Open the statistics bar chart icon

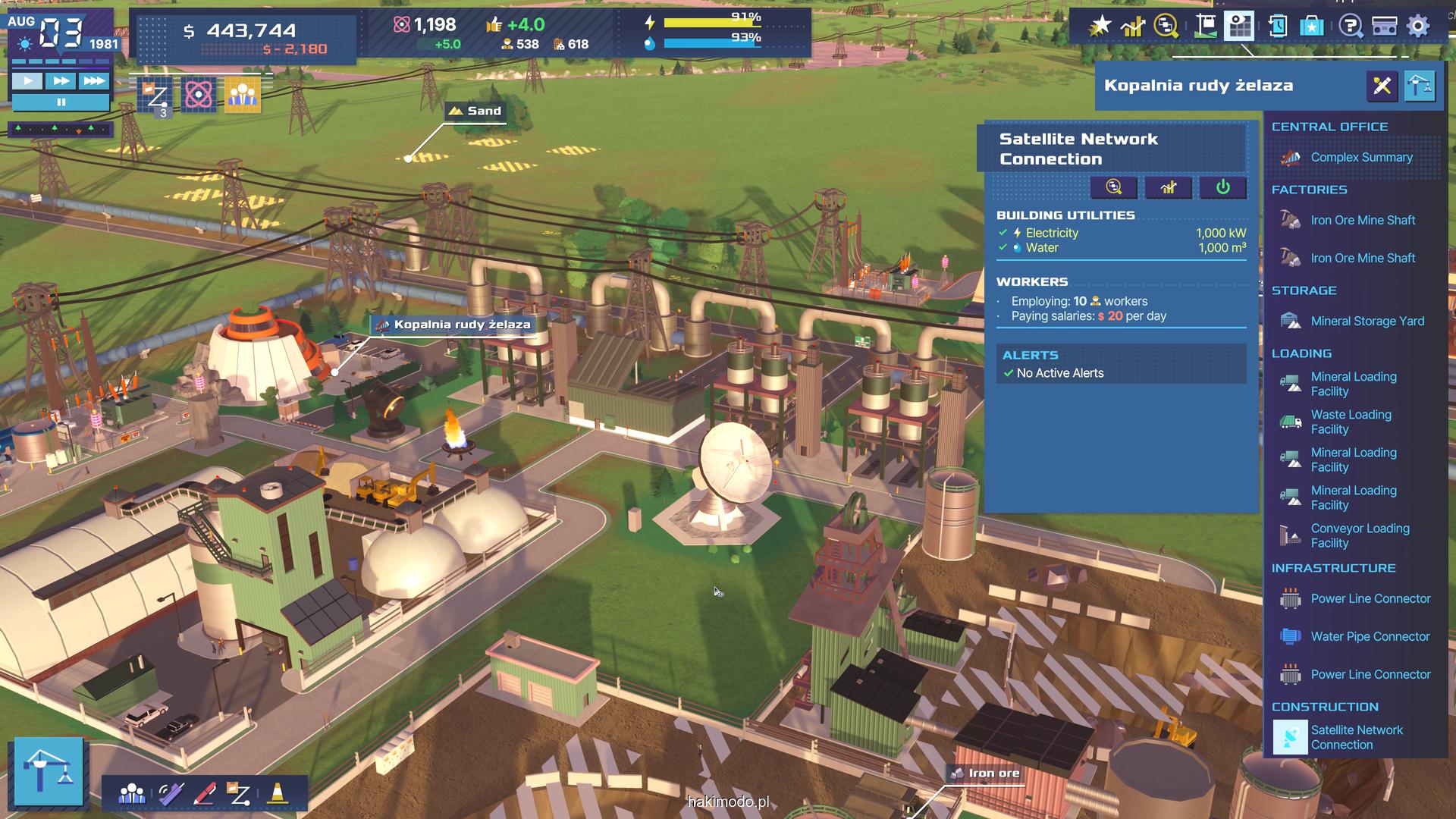(1132, 27)
